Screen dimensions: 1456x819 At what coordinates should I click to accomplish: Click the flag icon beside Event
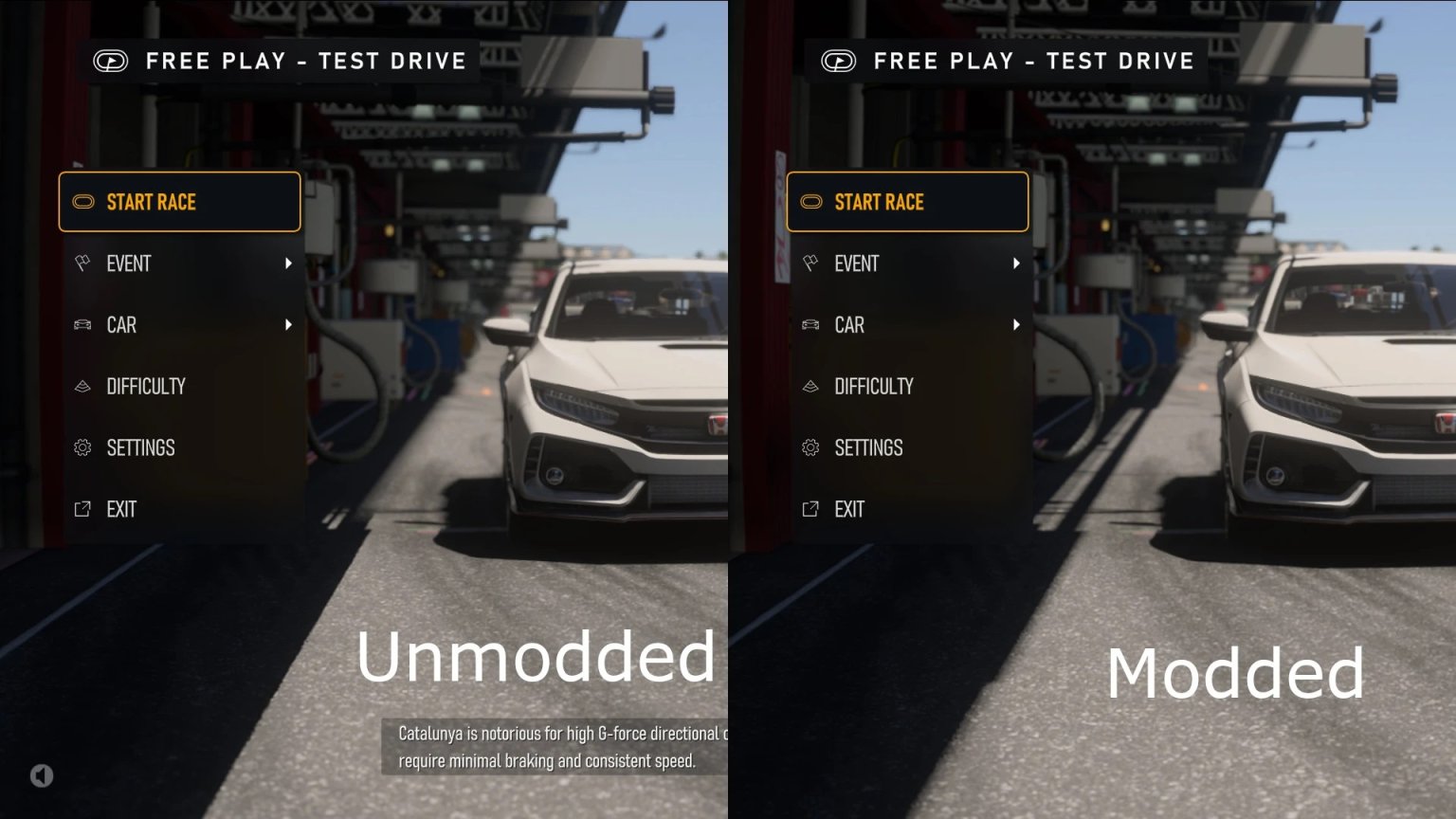pyautogui.click(x=82, y=264)
